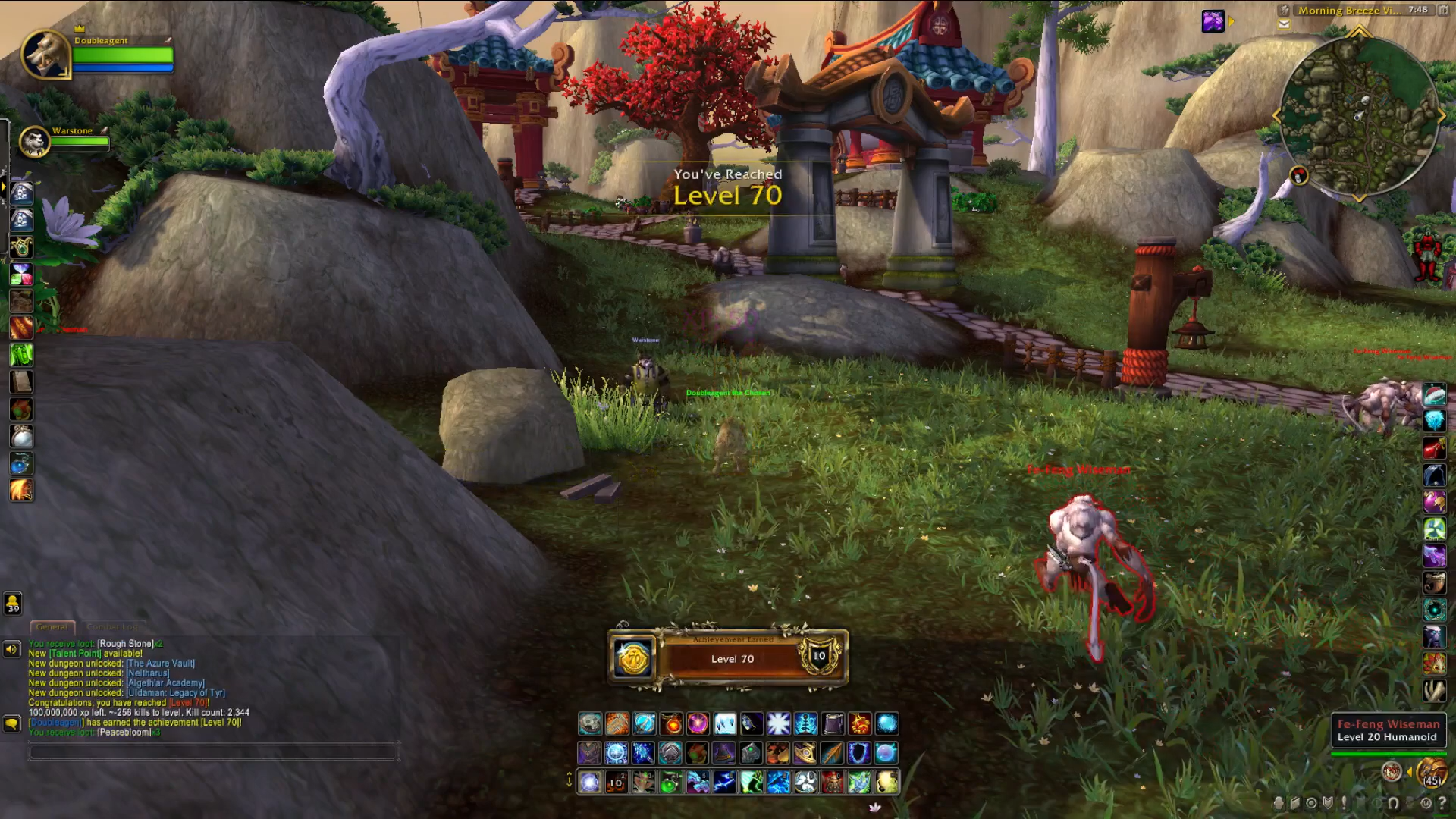Select the Warstone party member frame

34,141
